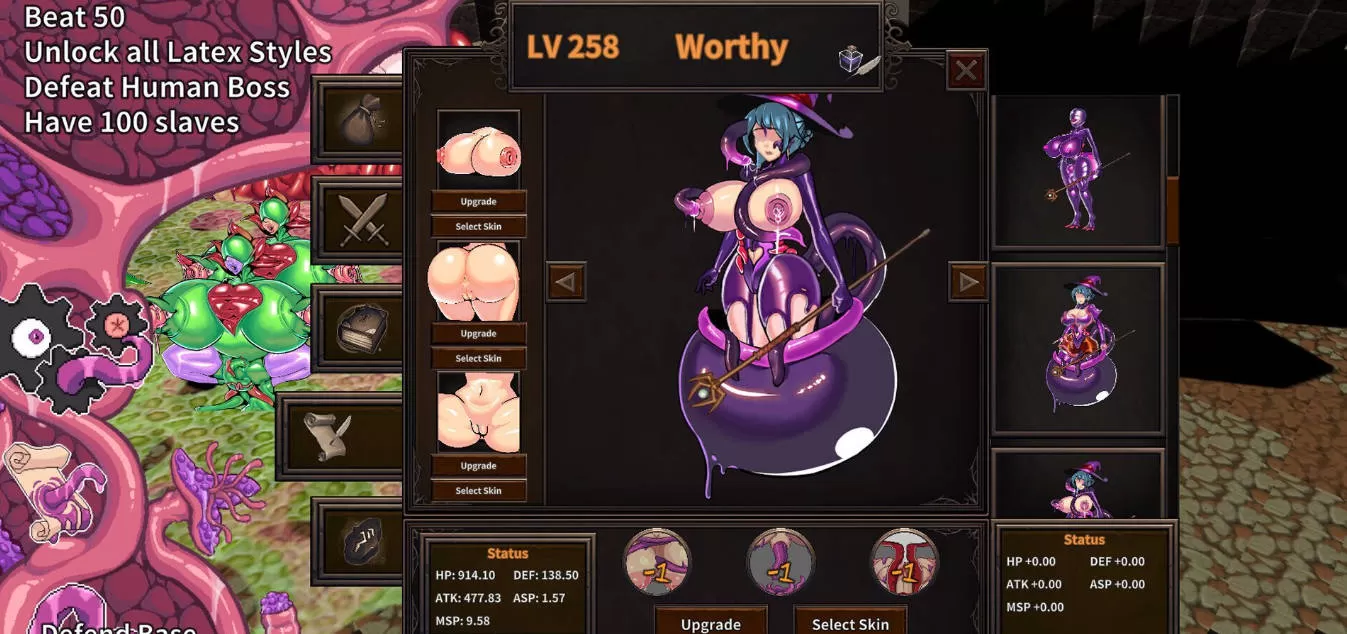Close the character panel with the X
The image size is (1347, 634).
coord(966,70)
